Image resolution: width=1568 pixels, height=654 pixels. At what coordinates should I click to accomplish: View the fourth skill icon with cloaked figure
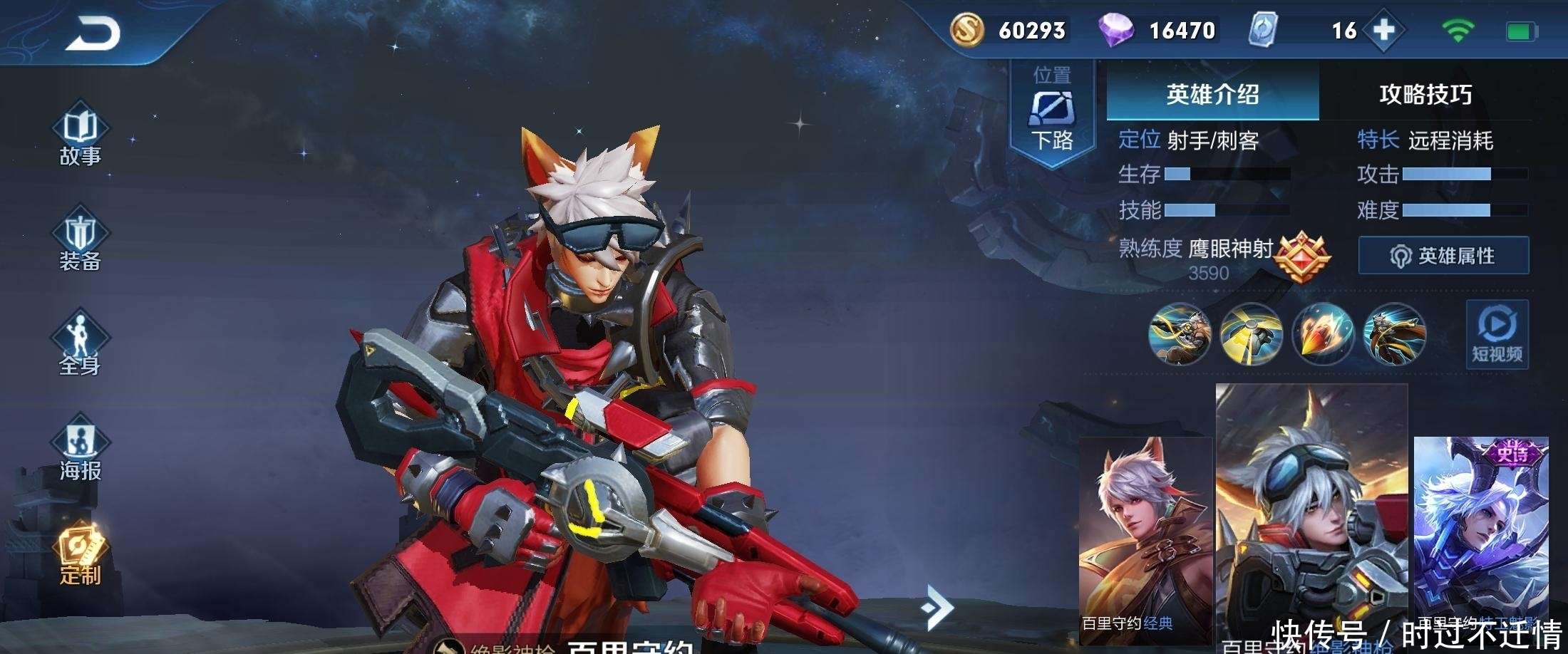[x=1394, y=333]
